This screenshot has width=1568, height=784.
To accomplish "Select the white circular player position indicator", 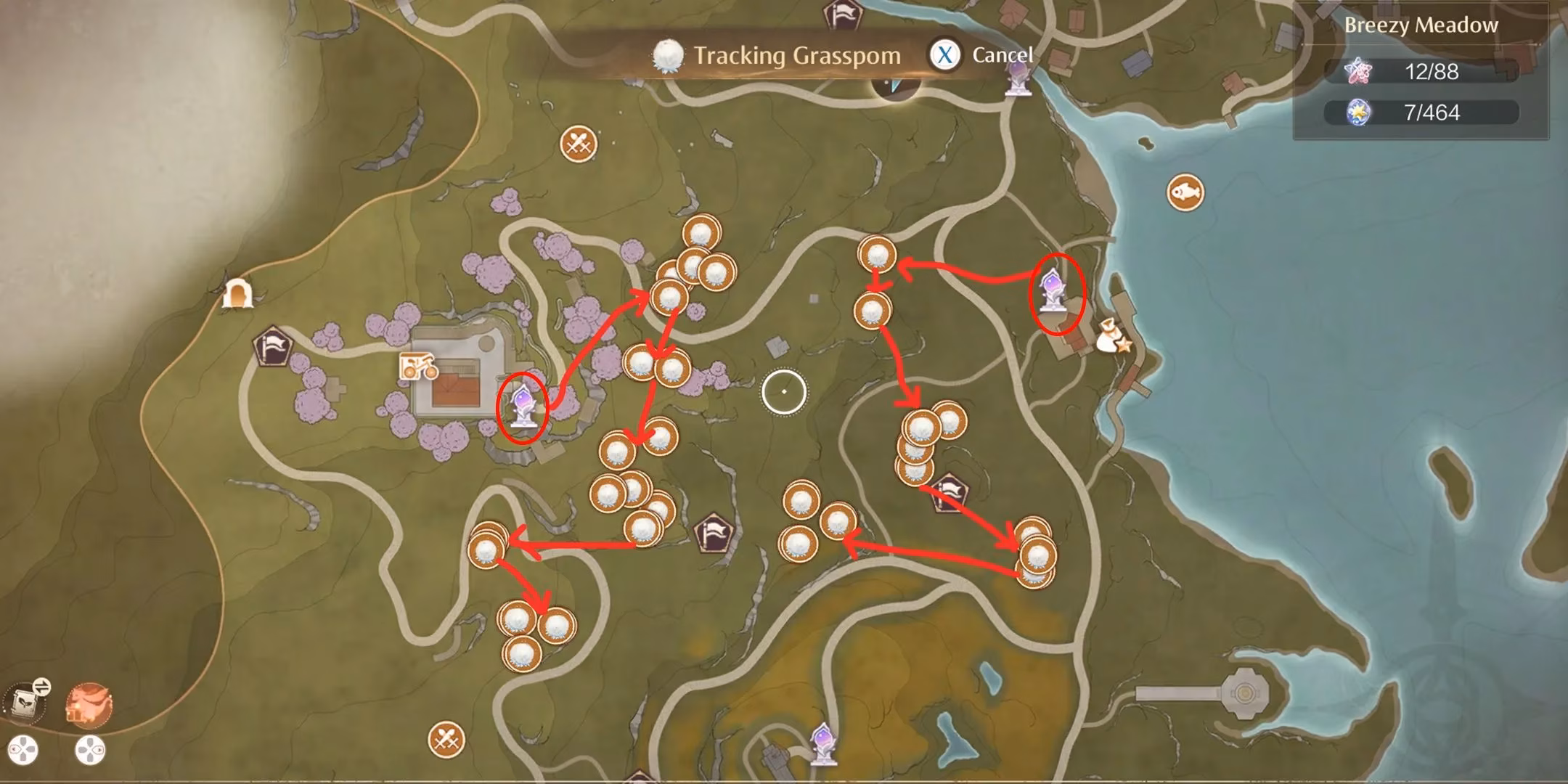I will pyautogui.click(x=784, y=392).
